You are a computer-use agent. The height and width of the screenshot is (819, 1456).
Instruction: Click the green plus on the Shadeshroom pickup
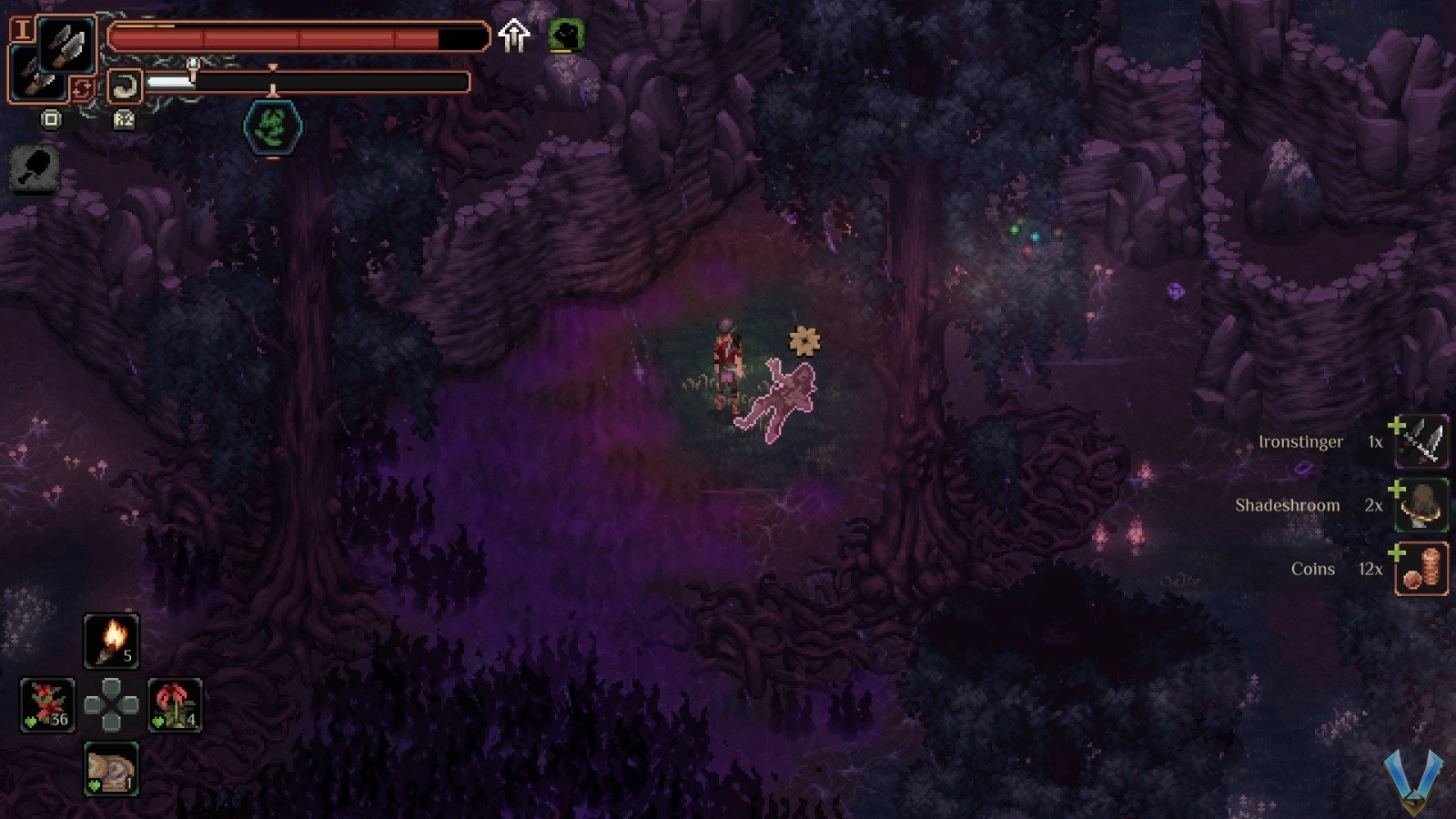[1396, 490]
